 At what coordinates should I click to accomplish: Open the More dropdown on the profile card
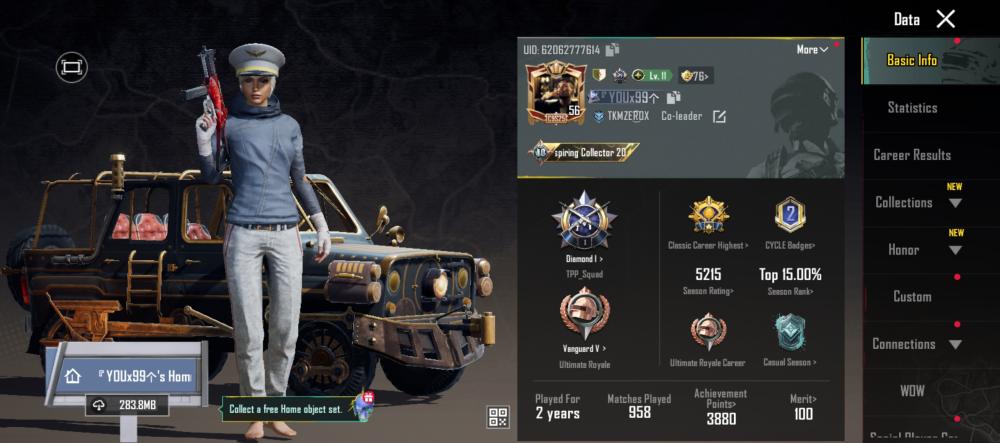point(812,50)
